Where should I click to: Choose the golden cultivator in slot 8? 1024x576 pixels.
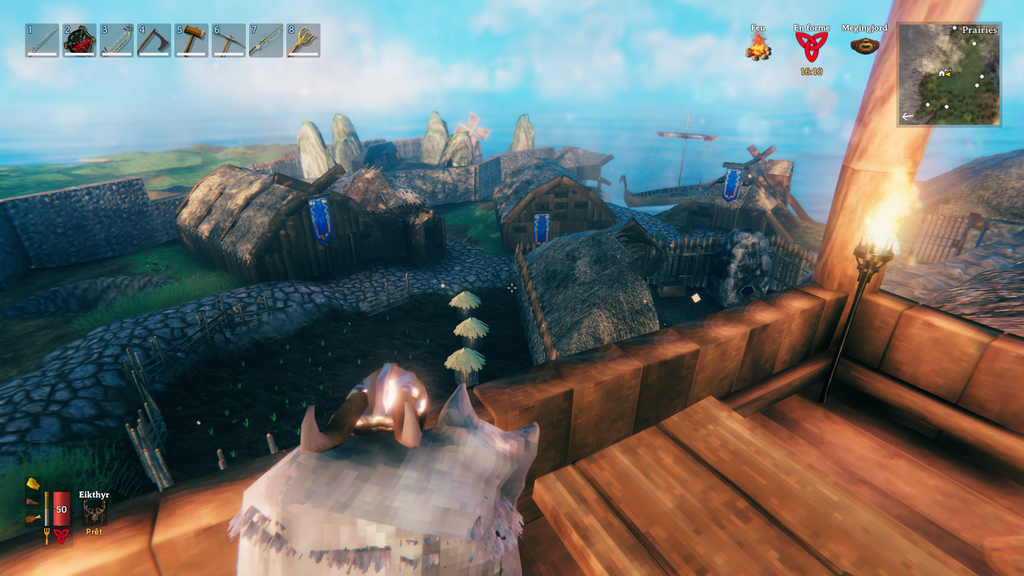(x=303, y=40)
